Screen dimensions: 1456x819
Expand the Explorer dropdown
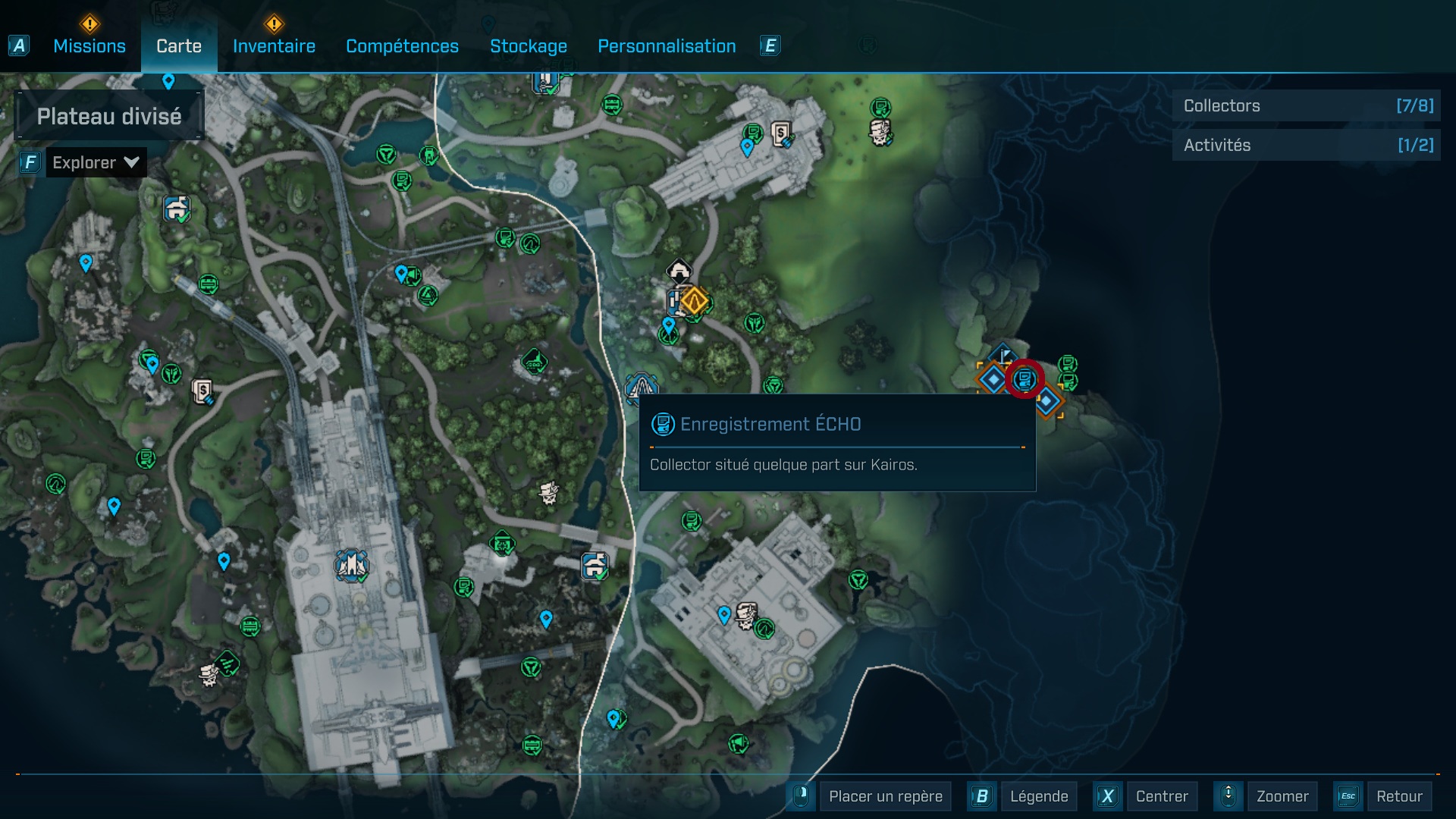96,162
